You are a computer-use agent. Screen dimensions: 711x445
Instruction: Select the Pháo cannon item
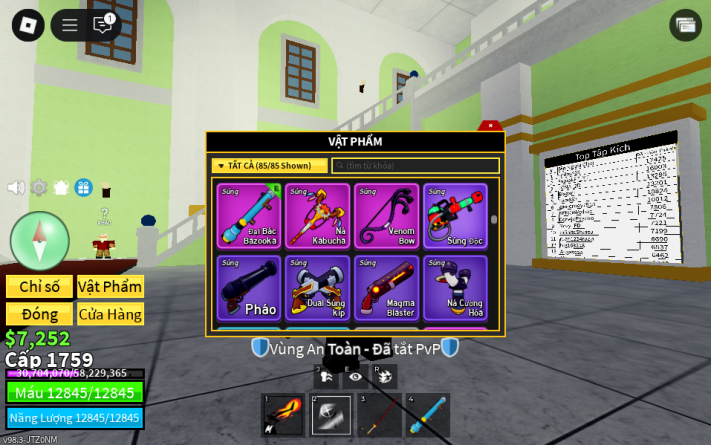250,288
